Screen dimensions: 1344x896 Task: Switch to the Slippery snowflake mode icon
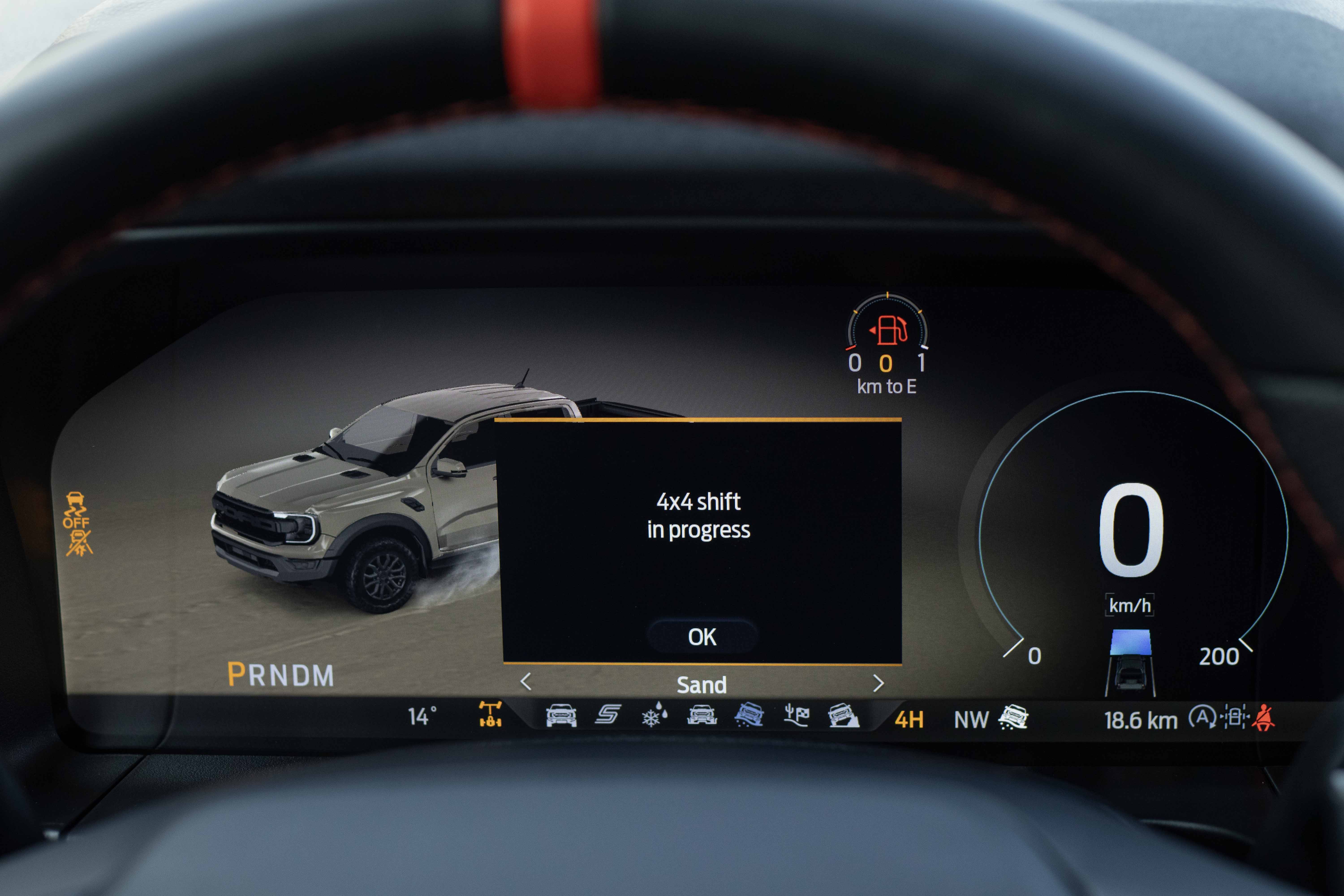[654, 715]
